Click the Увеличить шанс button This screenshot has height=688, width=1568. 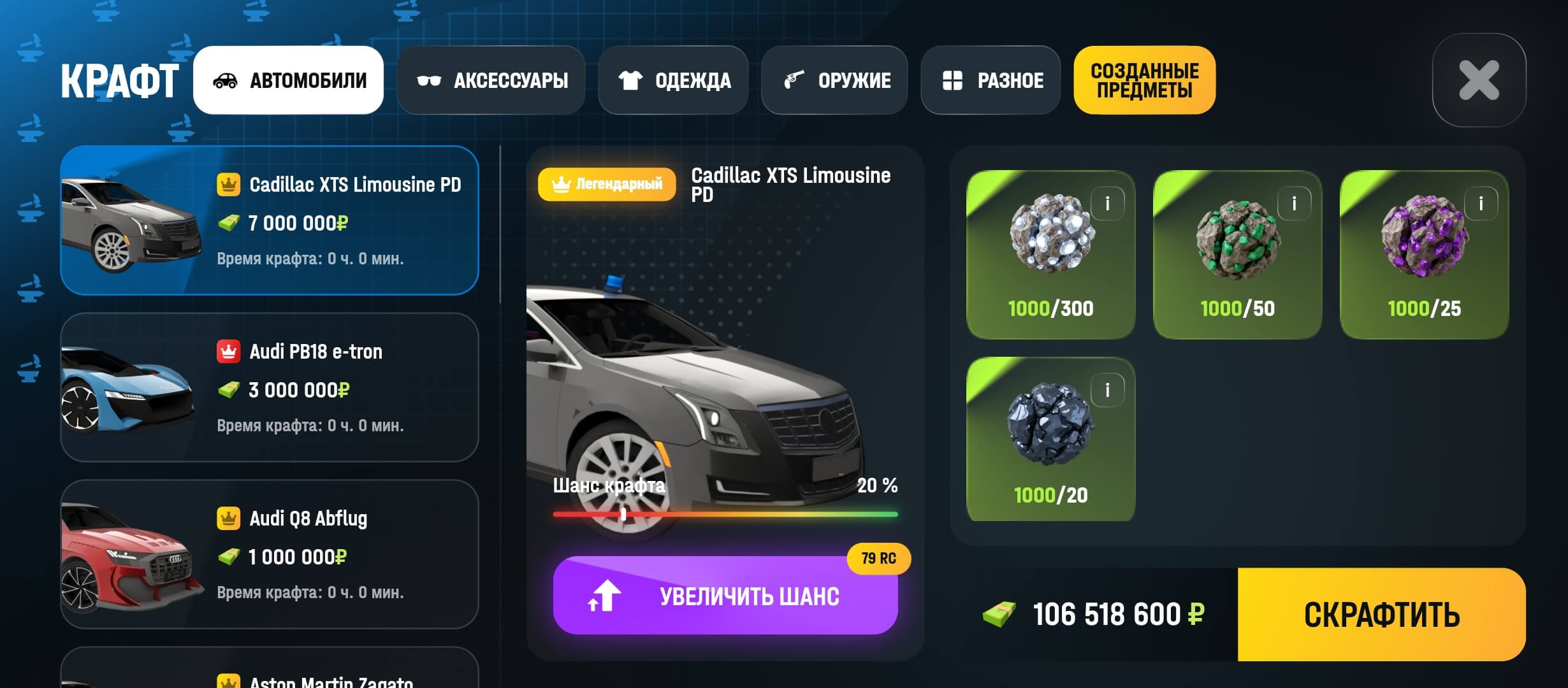(725, 596)
